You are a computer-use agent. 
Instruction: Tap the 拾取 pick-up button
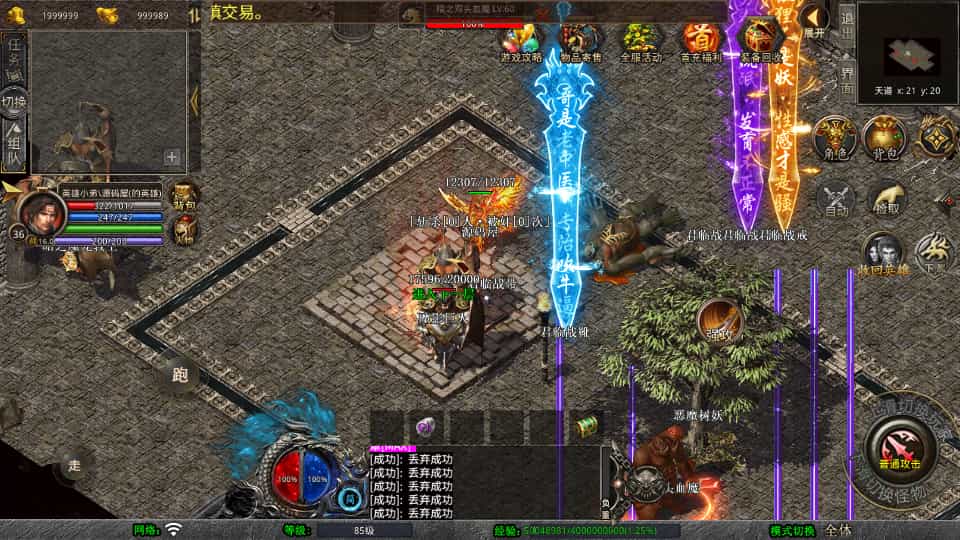tap(885, 201)
